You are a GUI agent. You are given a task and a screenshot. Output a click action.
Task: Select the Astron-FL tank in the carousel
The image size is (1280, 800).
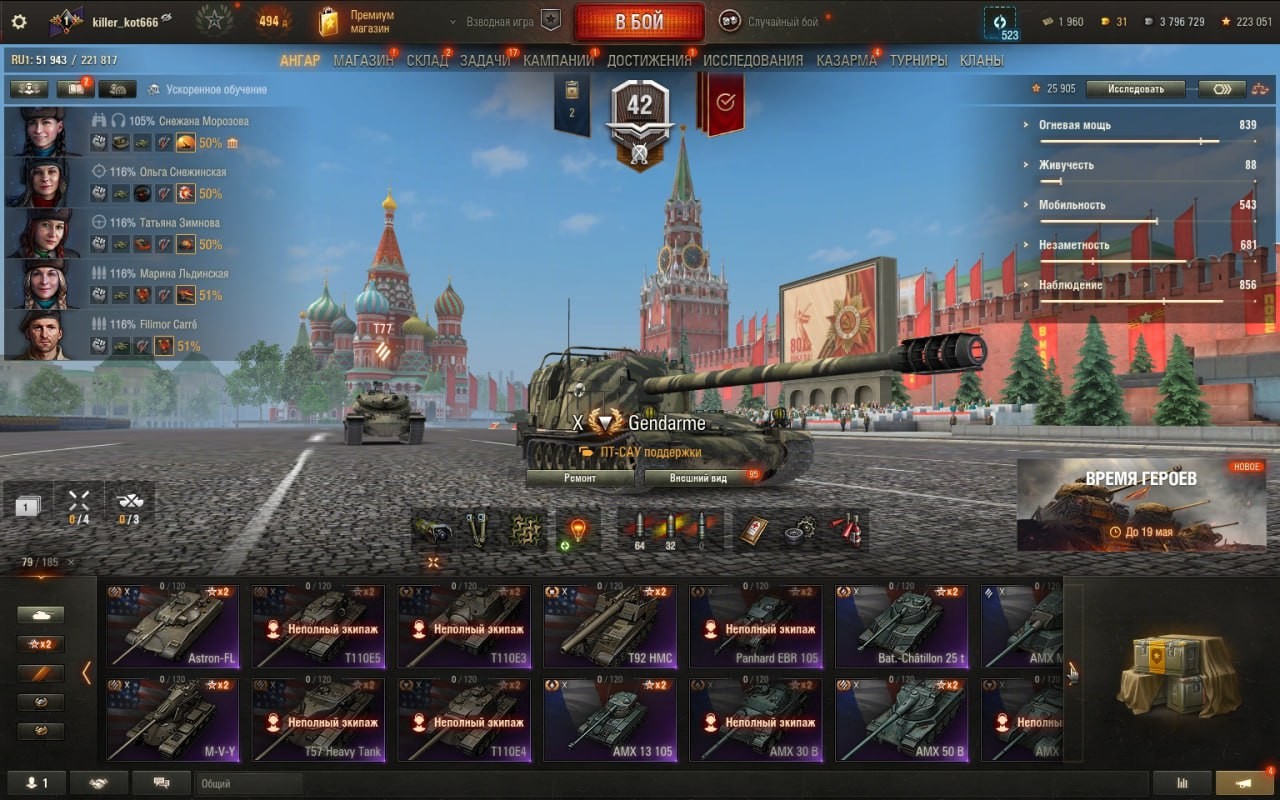tap(173, 626)
